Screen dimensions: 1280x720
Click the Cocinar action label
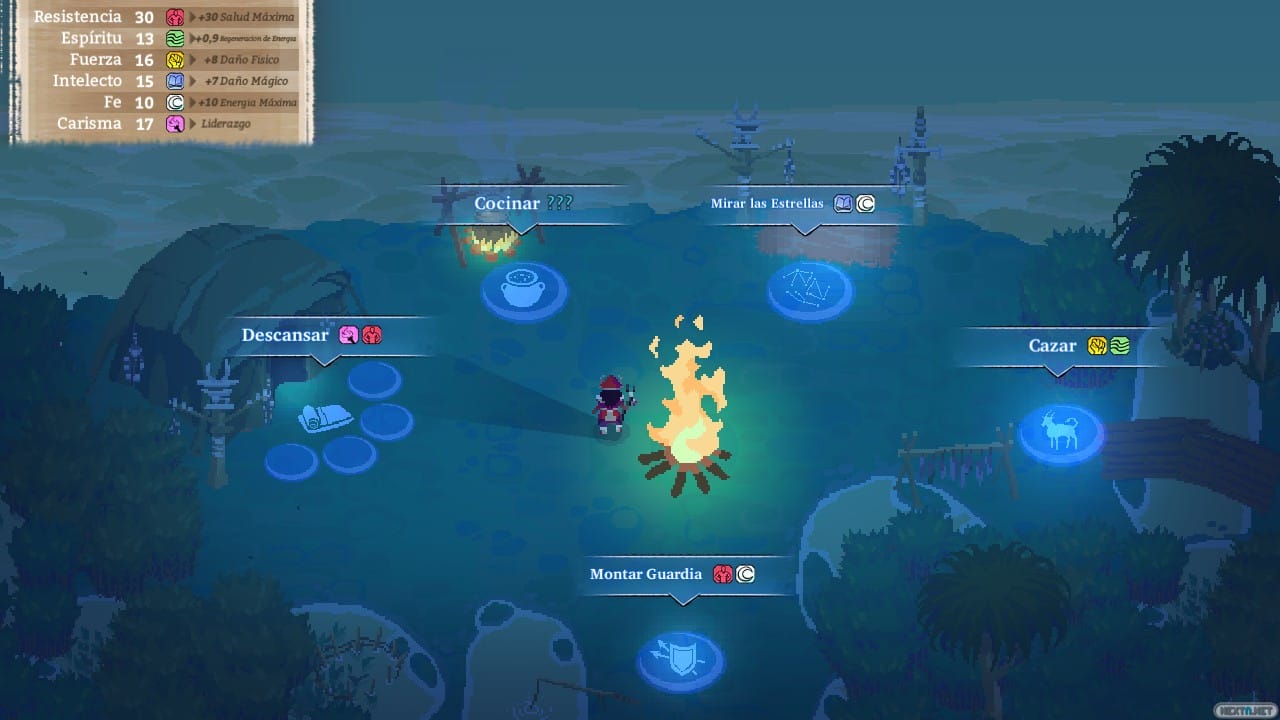coord(507,203)
